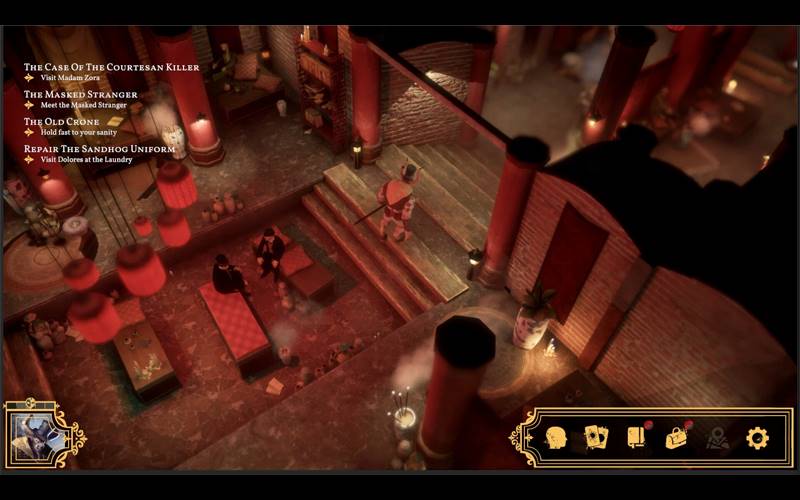Open the satchel inventory bag
This screenshot has height=500, width=800.
coord(677,438)
